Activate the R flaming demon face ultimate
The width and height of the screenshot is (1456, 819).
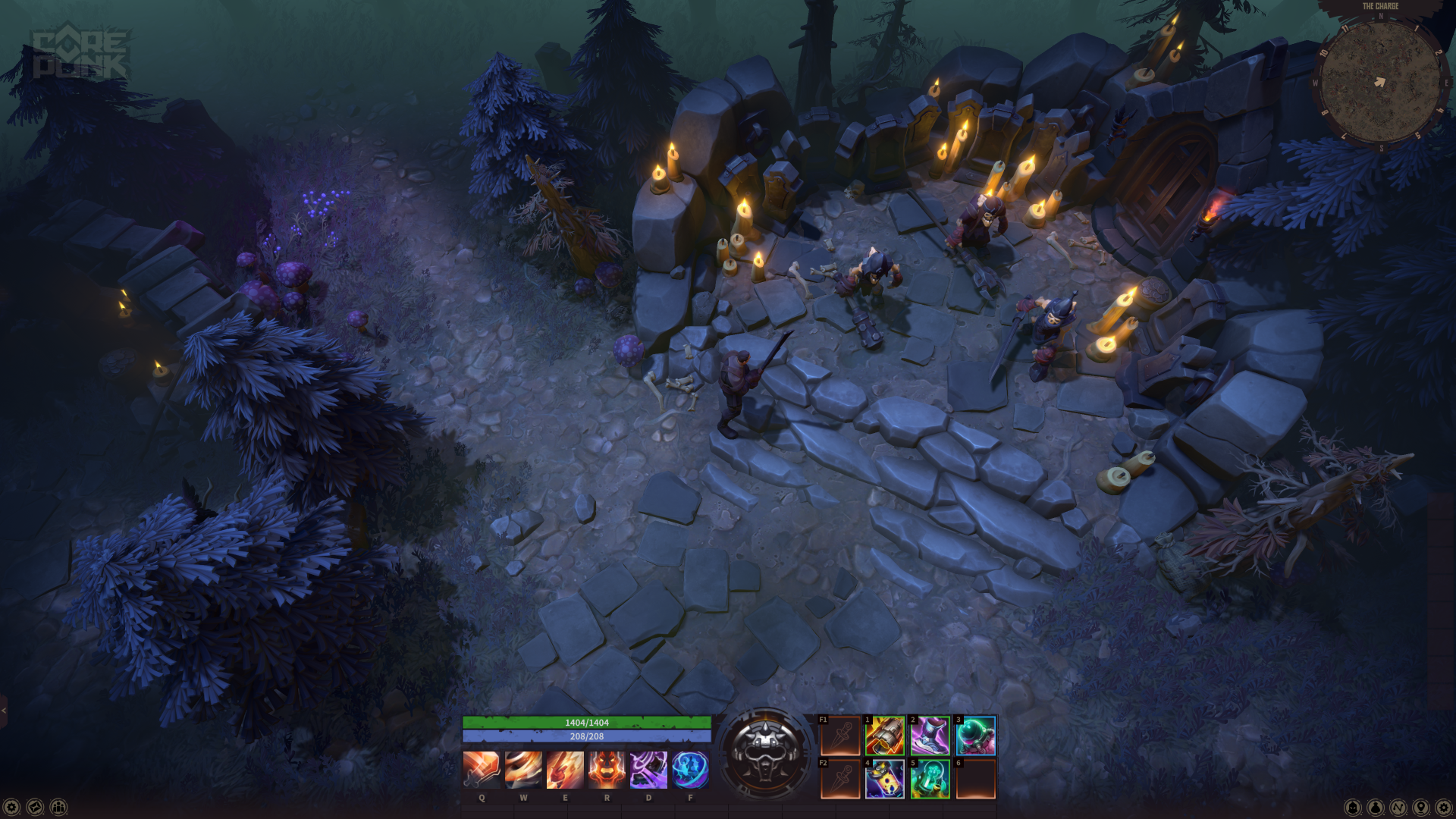[607, 770]
